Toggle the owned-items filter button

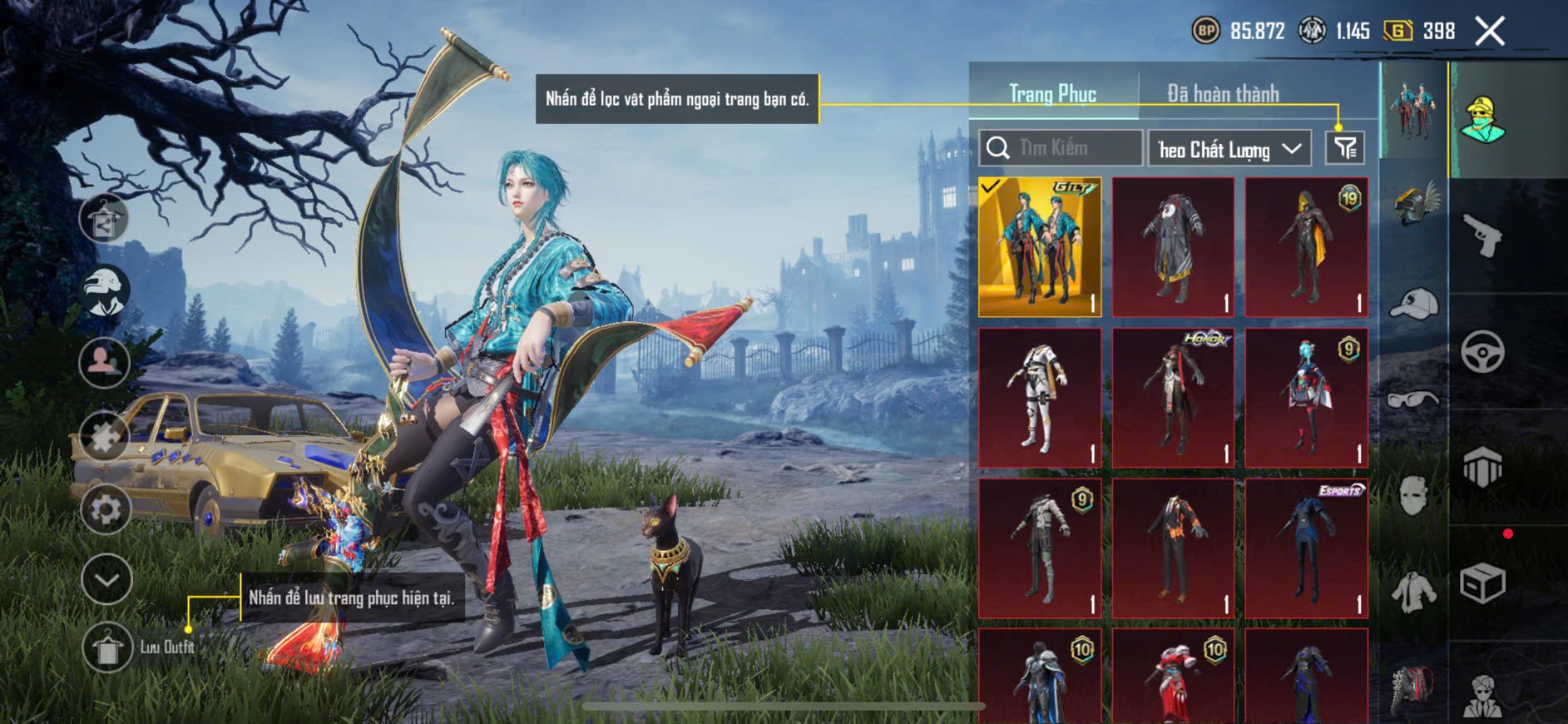pyautogui.click(x=1344, y=148)
